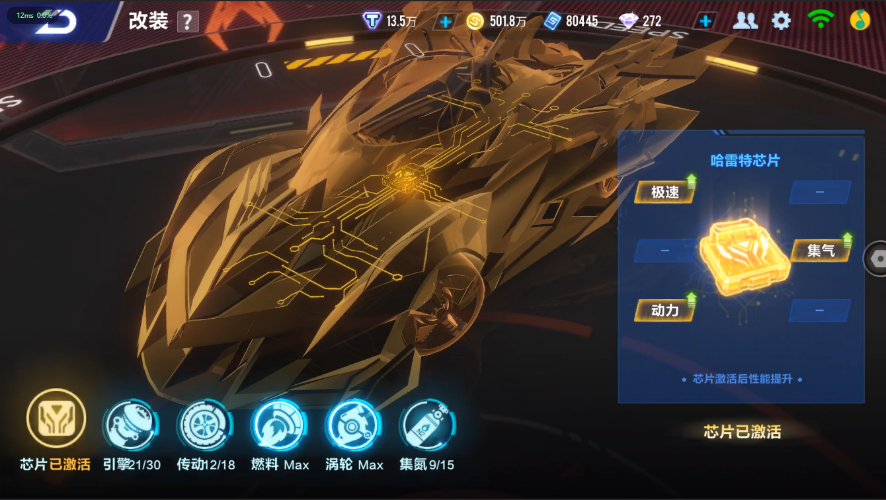This screenshot has width=886, height=500.
Task: Select the 芯片 chip upgrade icon
Action: (56, 420)
